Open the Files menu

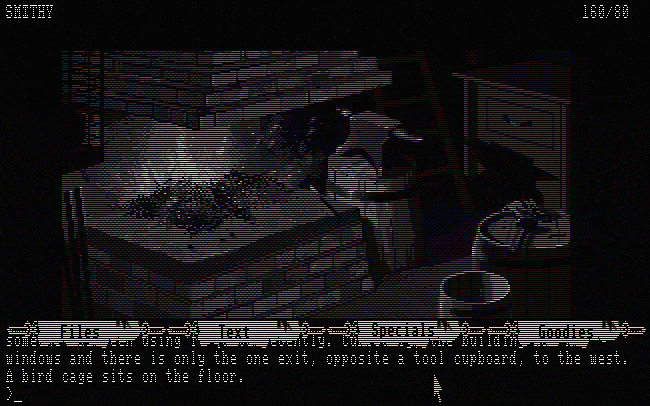(80, 331)
